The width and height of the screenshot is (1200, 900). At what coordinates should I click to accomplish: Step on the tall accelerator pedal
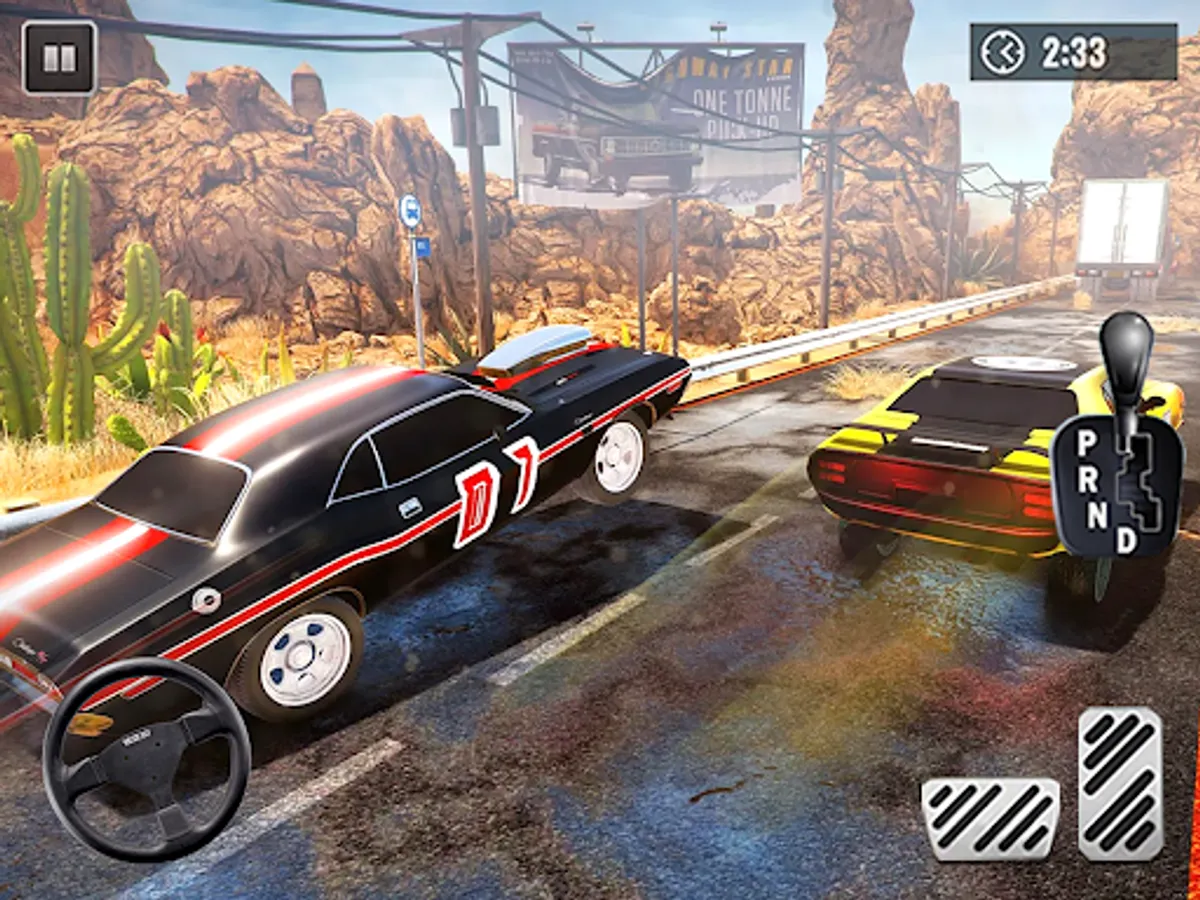pyautogui.click(x=1120, y=783)
